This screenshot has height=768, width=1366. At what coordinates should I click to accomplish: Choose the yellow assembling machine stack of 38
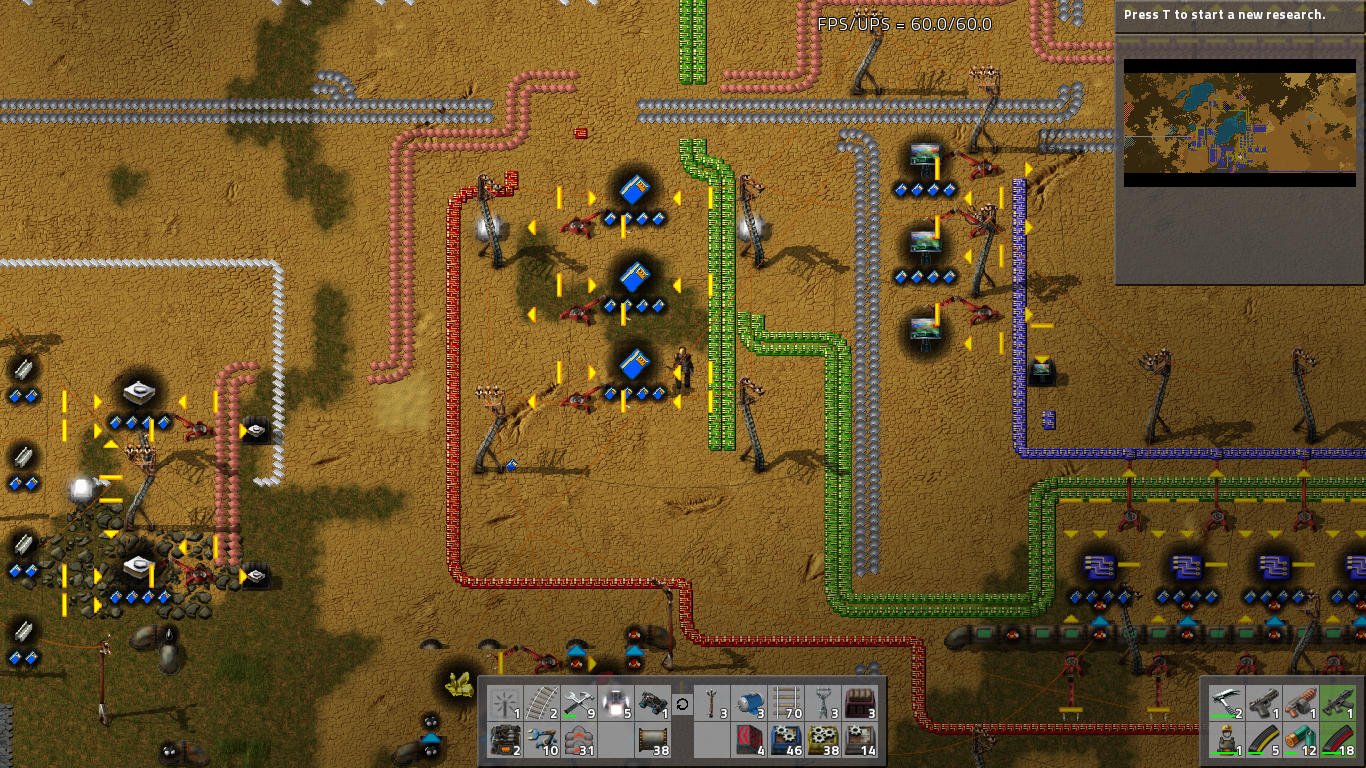coord(822,740)
